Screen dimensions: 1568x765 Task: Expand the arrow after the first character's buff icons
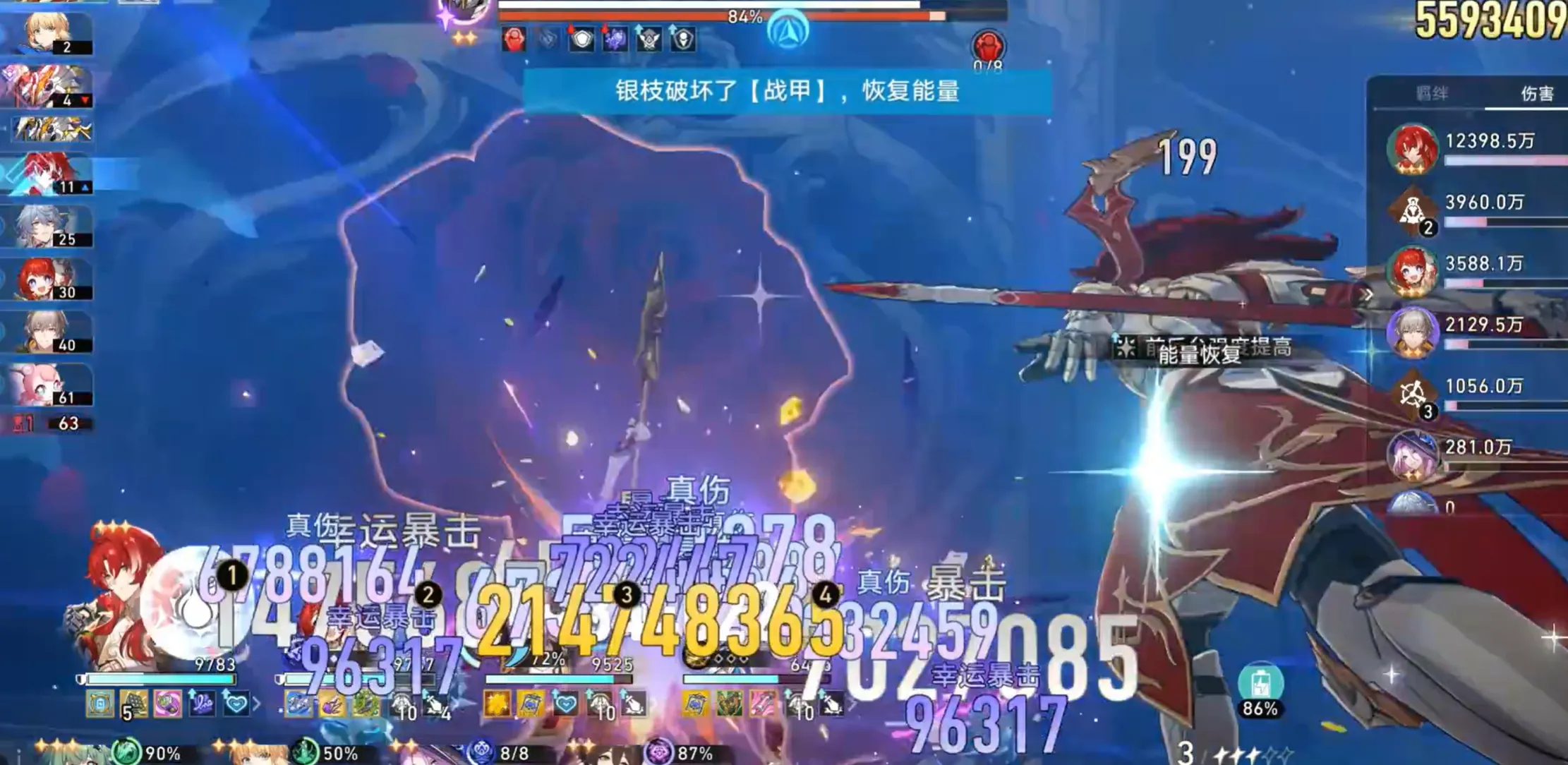click(x=258, y=704)
